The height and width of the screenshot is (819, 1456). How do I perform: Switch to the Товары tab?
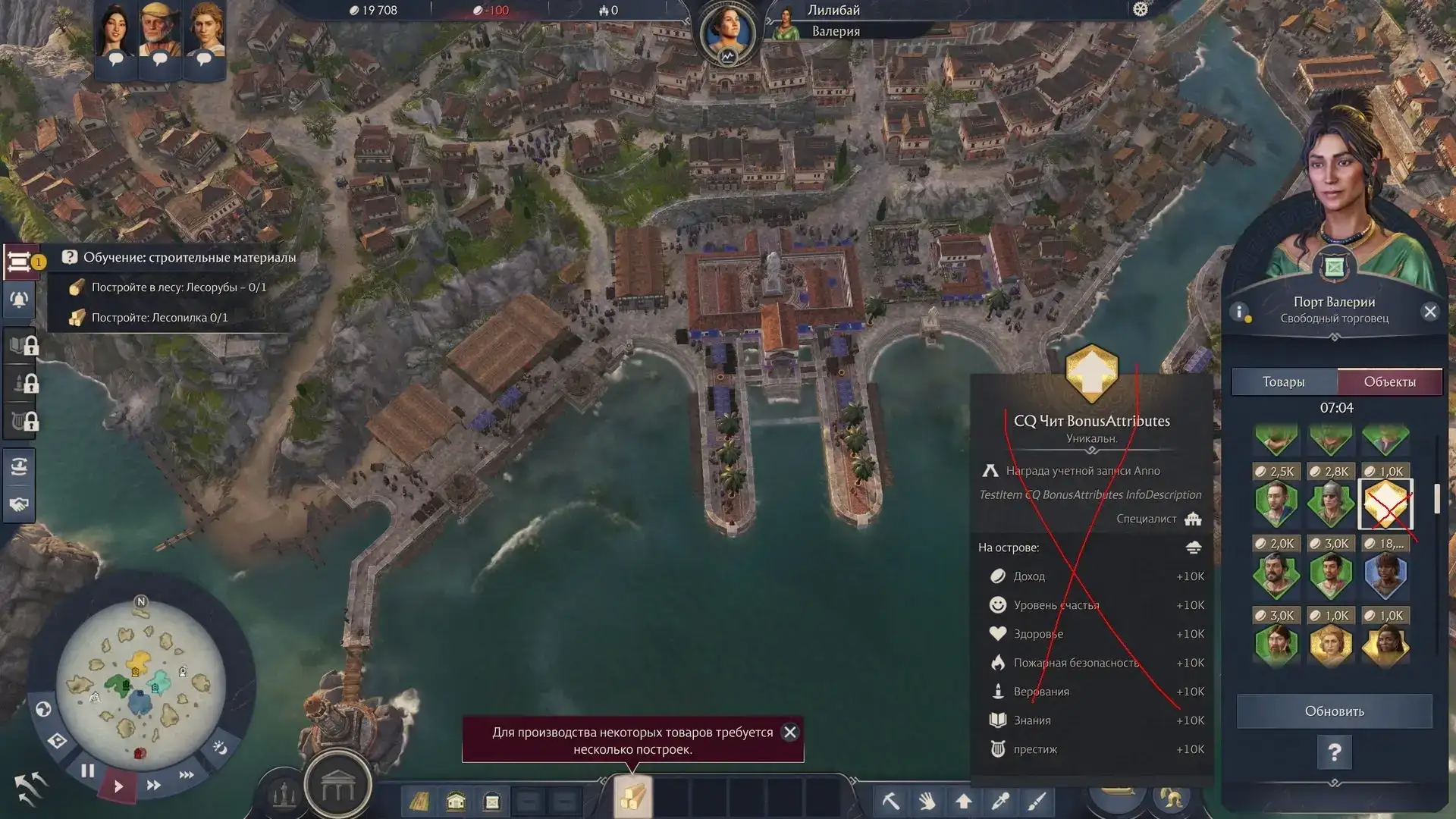click(x=1284, y=382)
